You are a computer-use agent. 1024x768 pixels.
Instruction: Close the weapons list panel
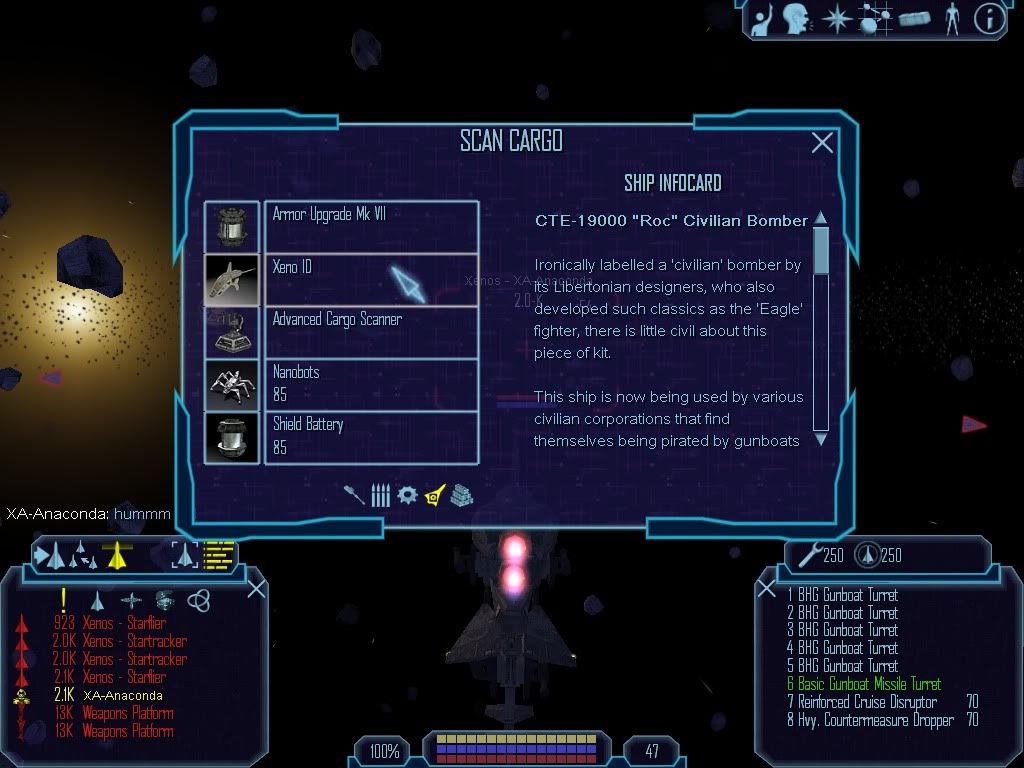tap(767, 589)
